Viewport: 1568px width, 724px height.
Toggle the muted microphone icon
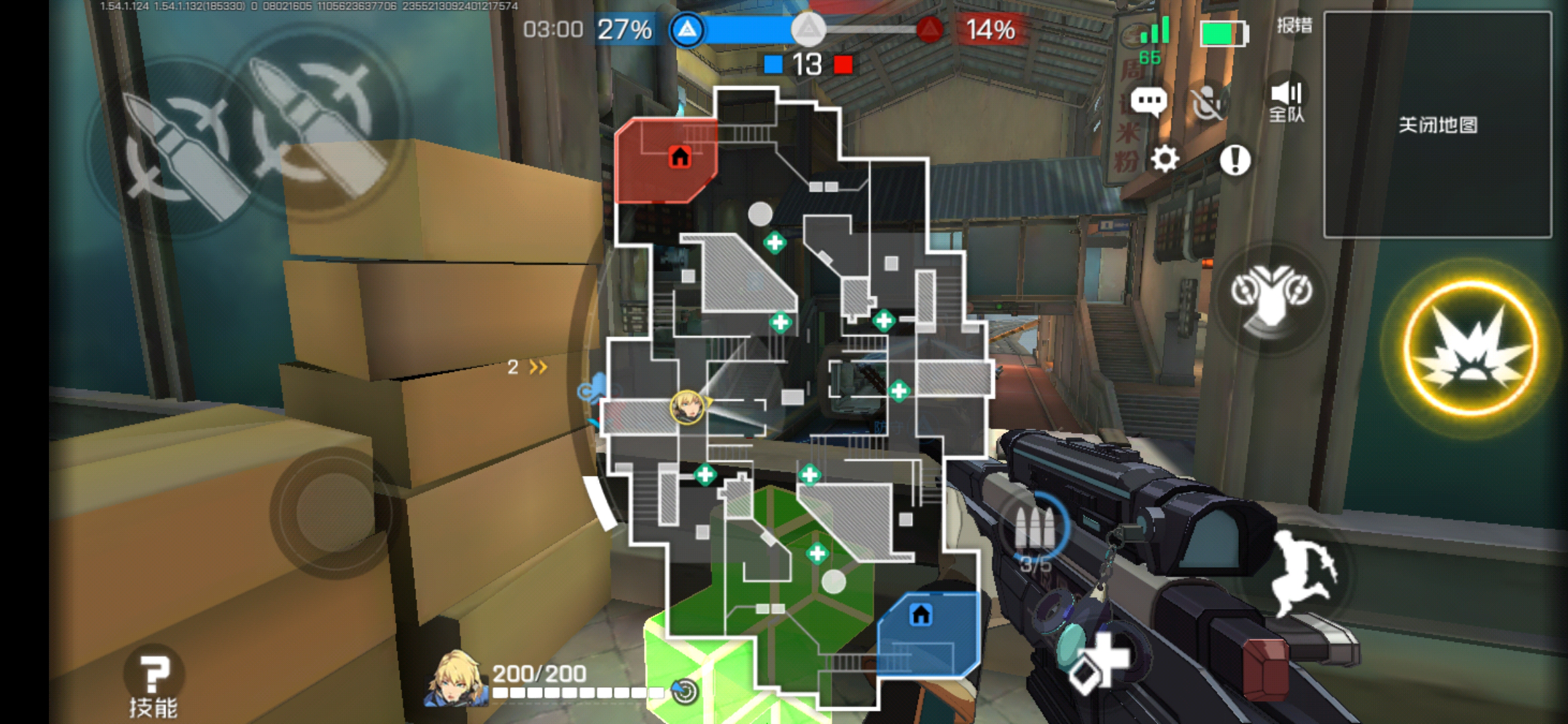point(1208,103)
